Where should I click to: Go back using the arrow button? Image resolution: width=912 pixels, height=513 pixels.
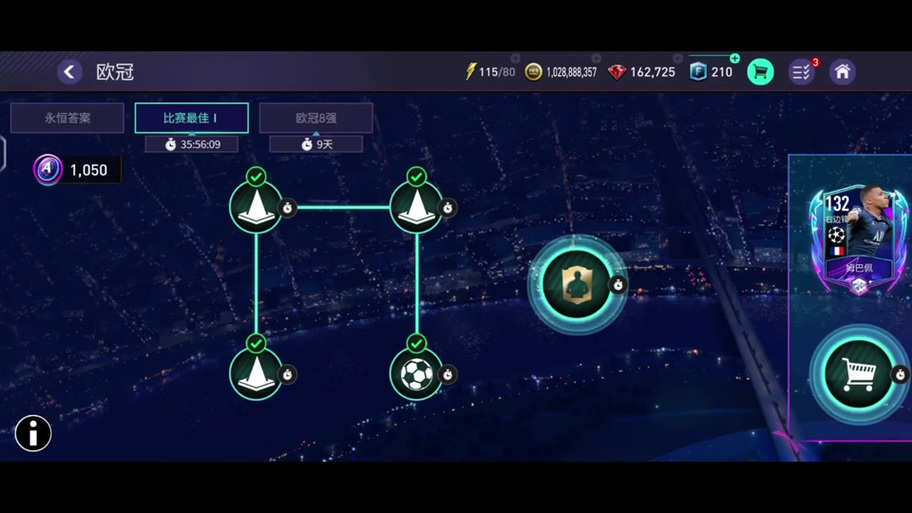pyautogui.click(x=69, y=72)
